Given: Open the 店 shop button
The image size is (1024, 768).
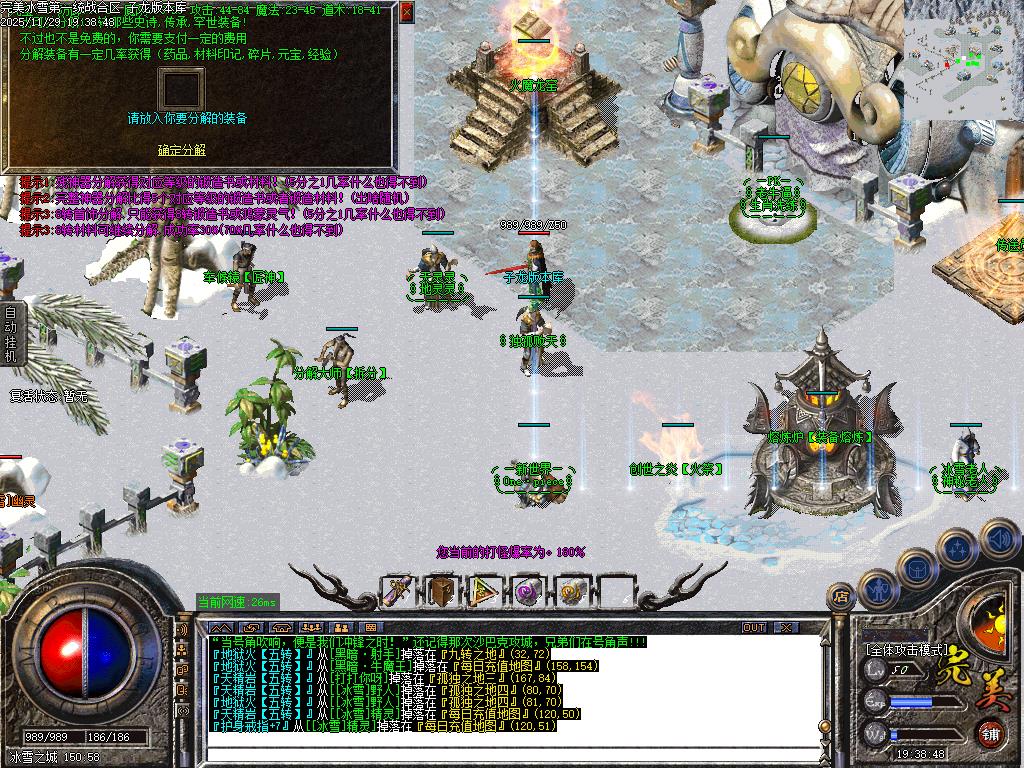Looking at the screenshot, I should pos(840,598).
